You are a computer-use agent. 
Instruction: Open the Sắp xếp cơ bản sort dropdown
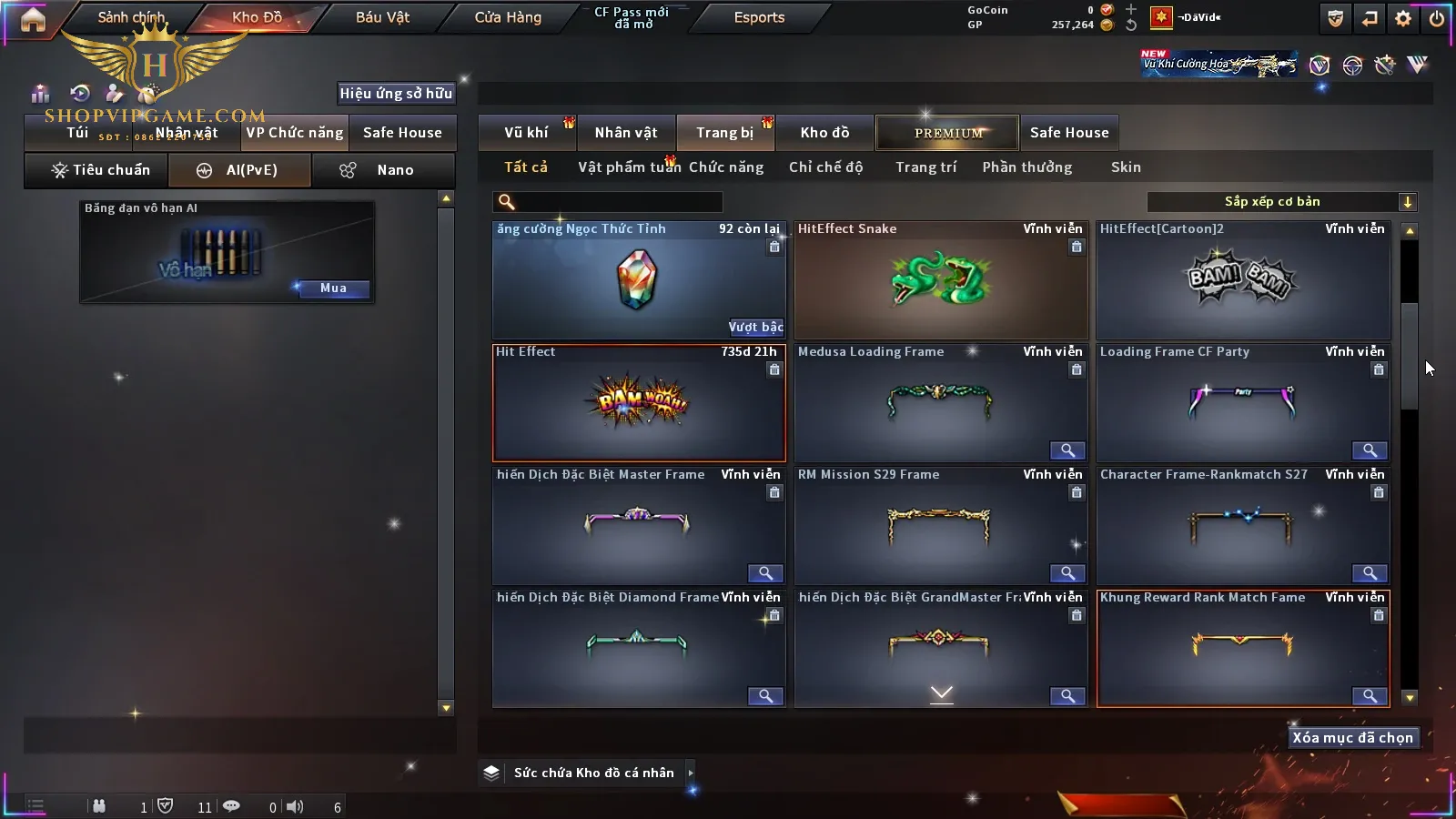click(x=1281, y=202)
